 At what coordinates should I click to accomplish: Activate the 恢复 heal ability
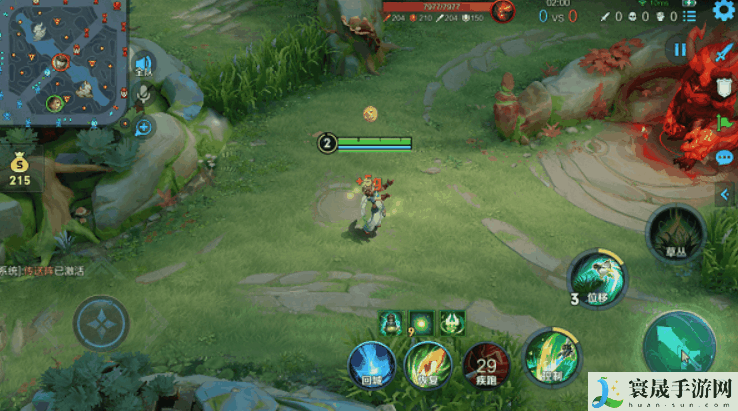coord(427,362)
